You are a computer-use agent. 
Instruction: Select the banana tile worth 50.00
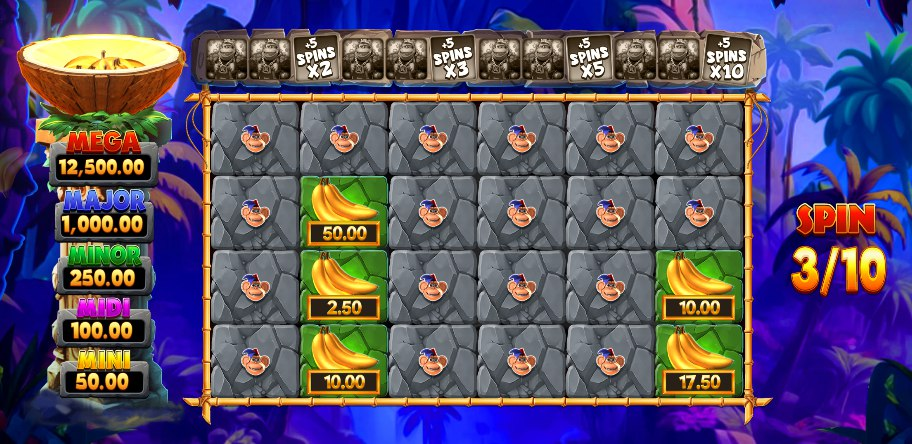click(x=344, y=211)
